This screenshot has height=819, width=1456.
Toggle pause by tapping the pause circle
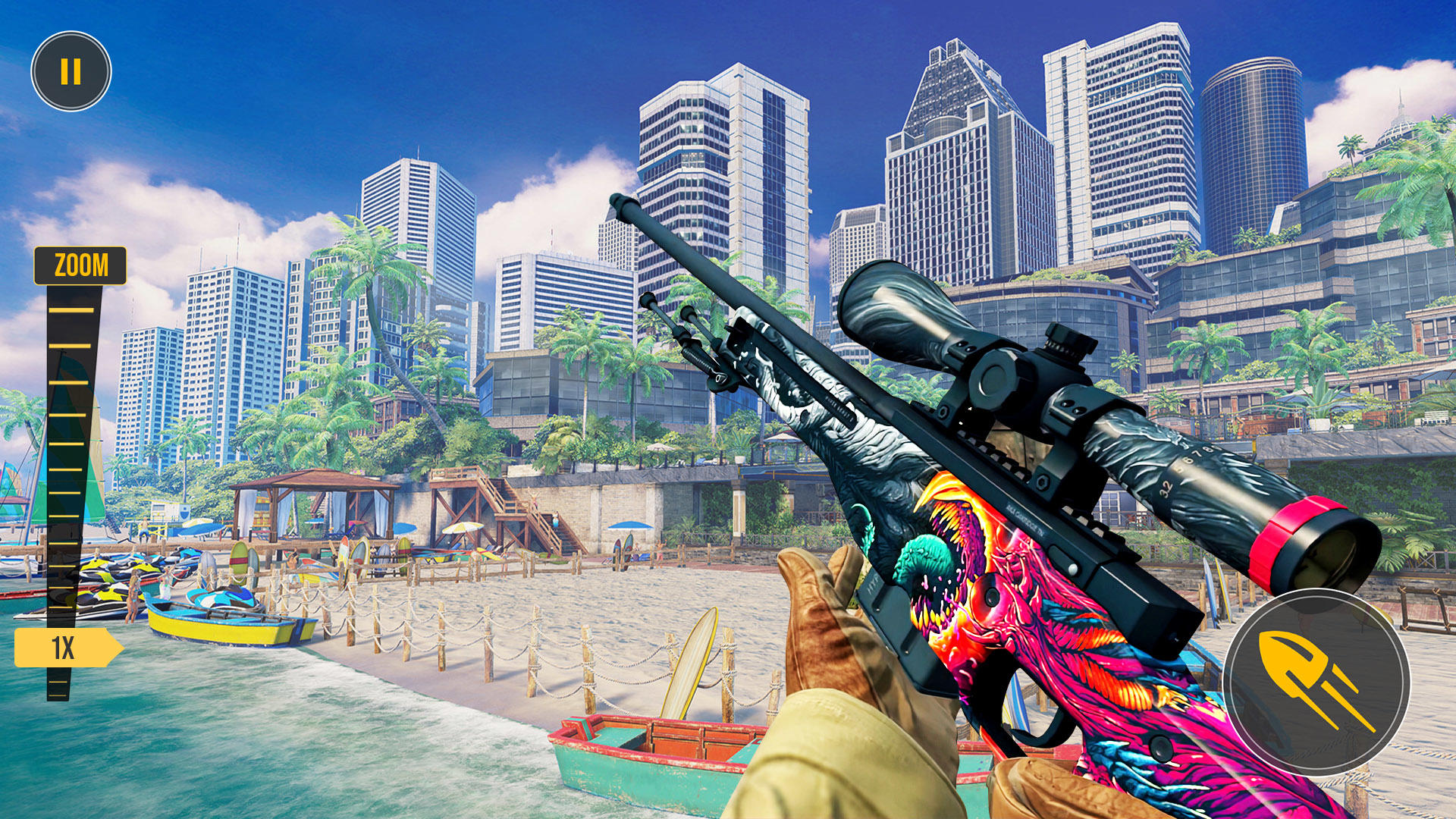tap(71, 72)
